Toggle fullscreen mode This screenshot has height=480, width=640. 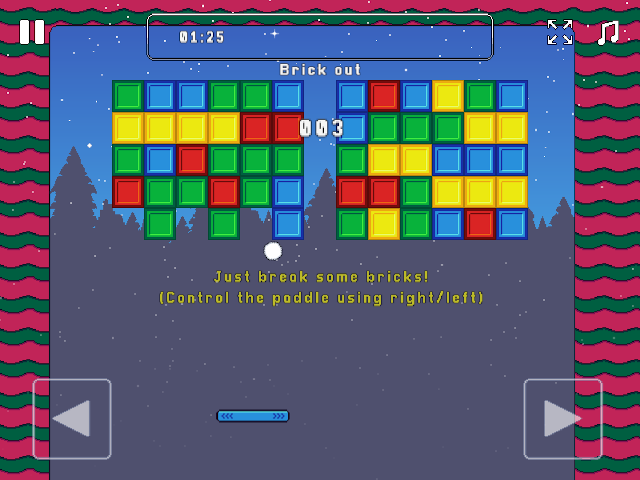560,32
